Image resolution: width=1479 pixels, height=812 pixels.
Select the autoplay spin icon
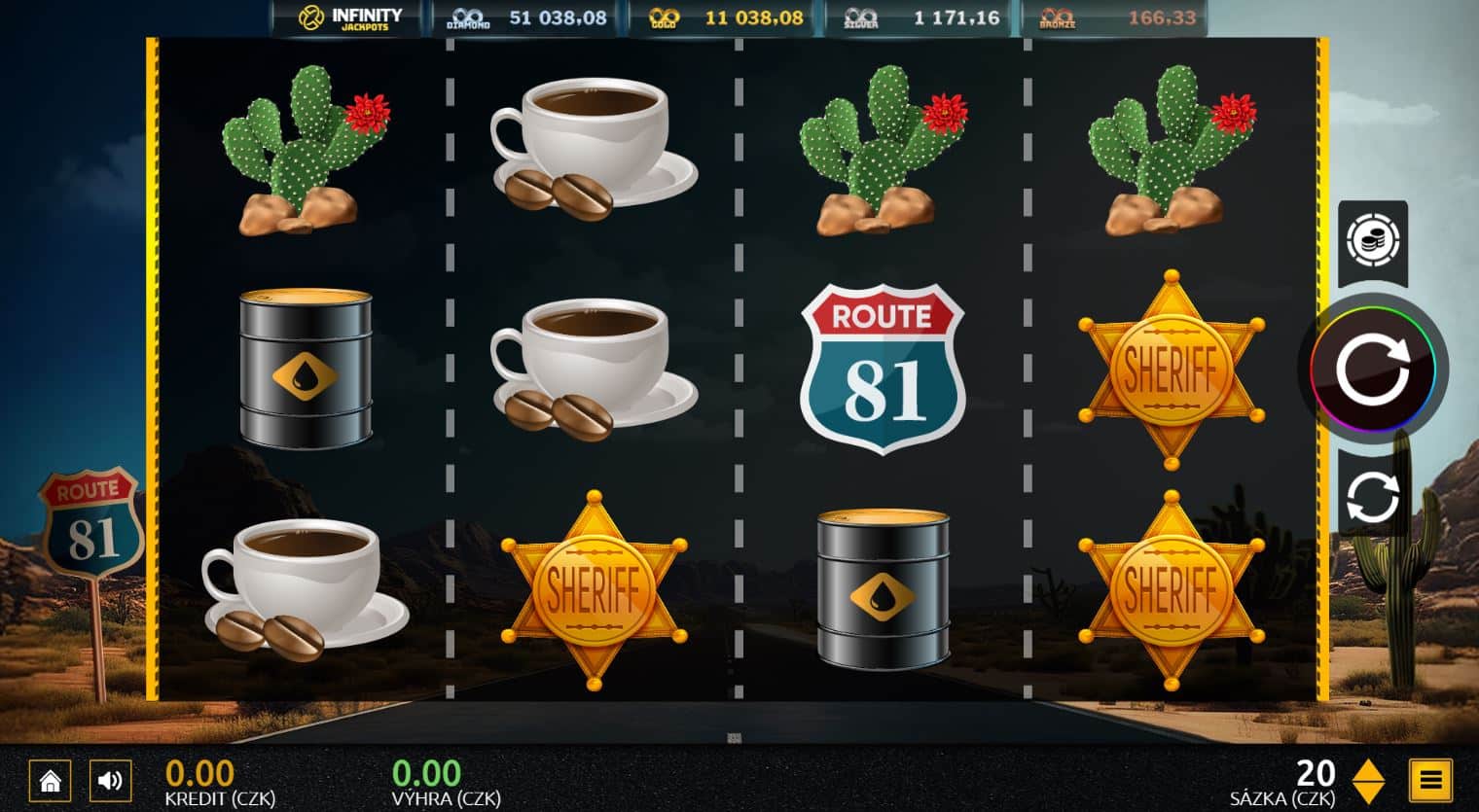click(1372, 496)
